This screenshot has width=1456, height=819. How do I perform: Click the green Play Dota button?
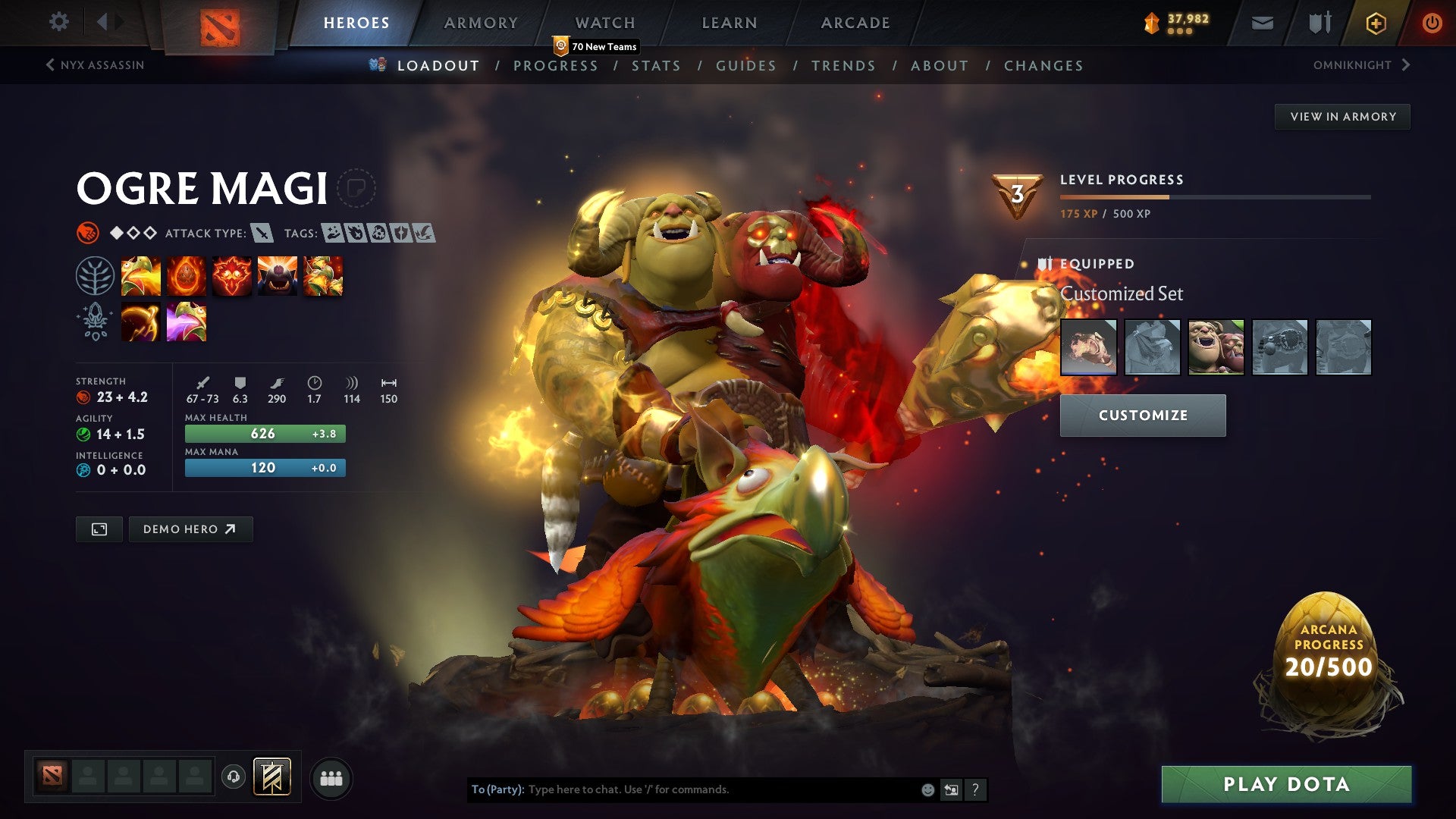1286,784
